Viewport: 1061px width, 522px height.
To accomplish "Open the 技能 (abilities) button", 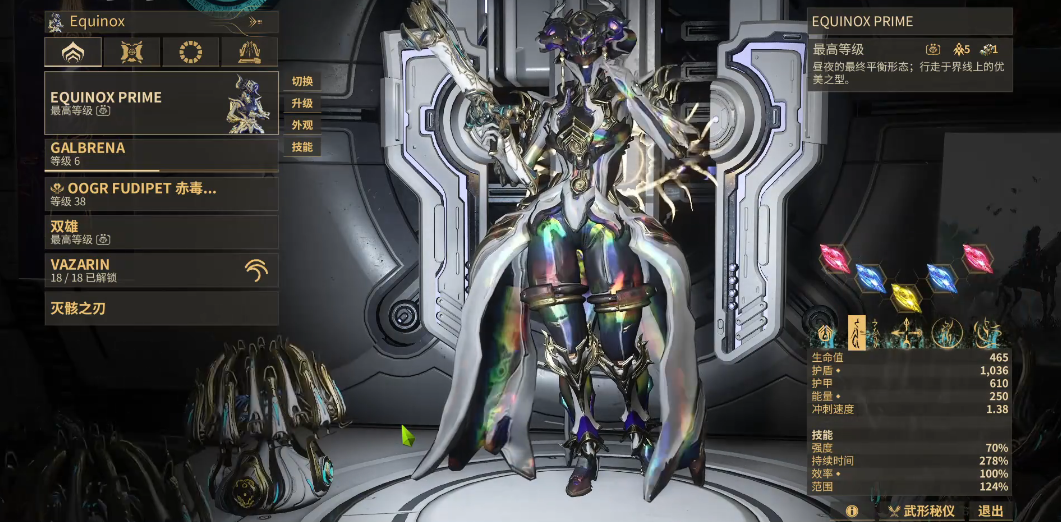I will coord(302,147).
